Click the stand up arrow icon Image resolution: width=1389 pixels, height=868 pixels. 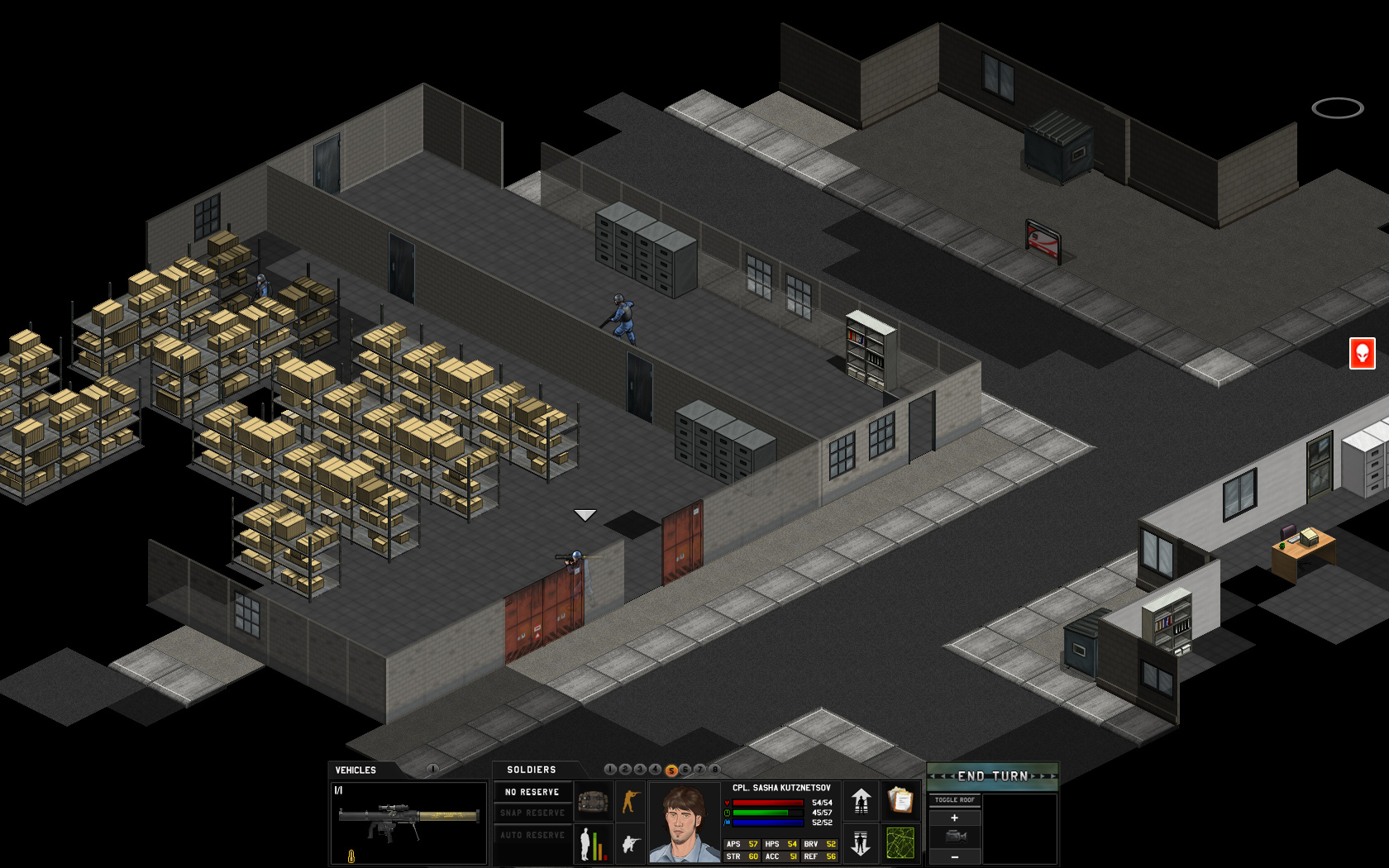click(x=860, y=803)
